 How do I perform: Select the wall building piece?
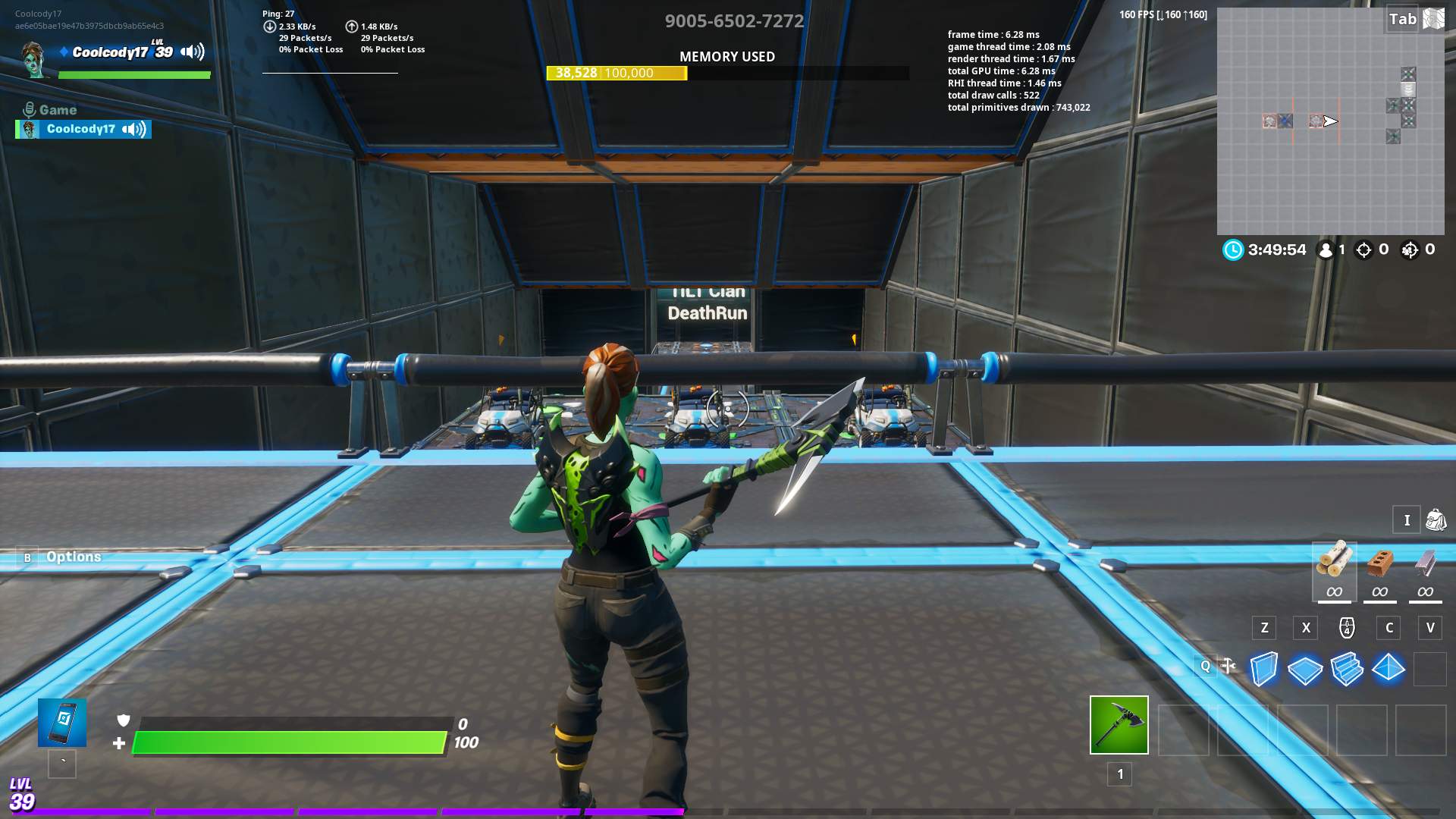point(1263,669)
